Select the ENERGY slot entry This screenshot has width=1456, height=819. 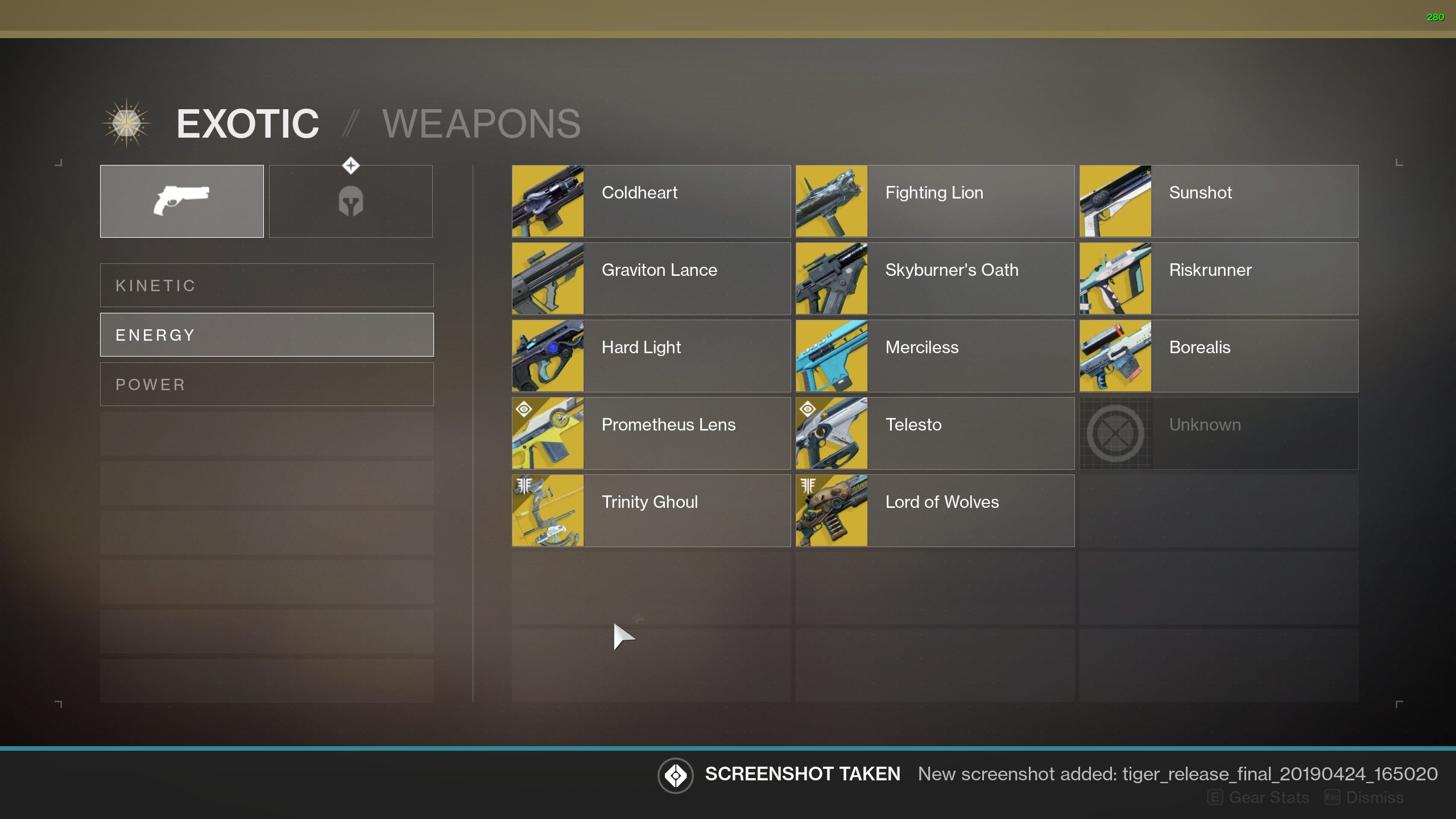click(266, 334)
